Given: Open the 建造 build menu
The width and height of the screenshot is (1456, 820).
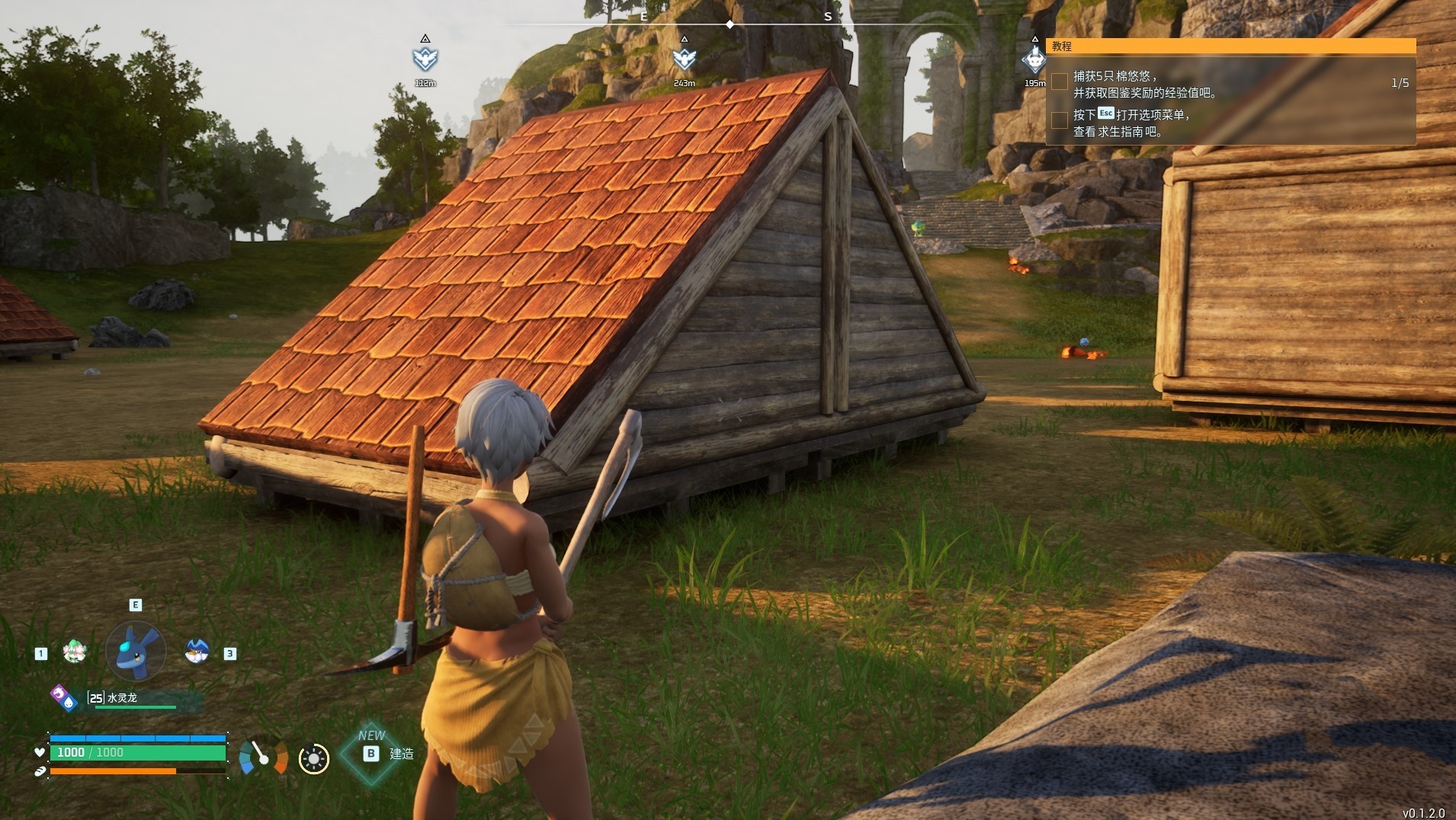Looking at the screenshot, I should click(371, 754).
